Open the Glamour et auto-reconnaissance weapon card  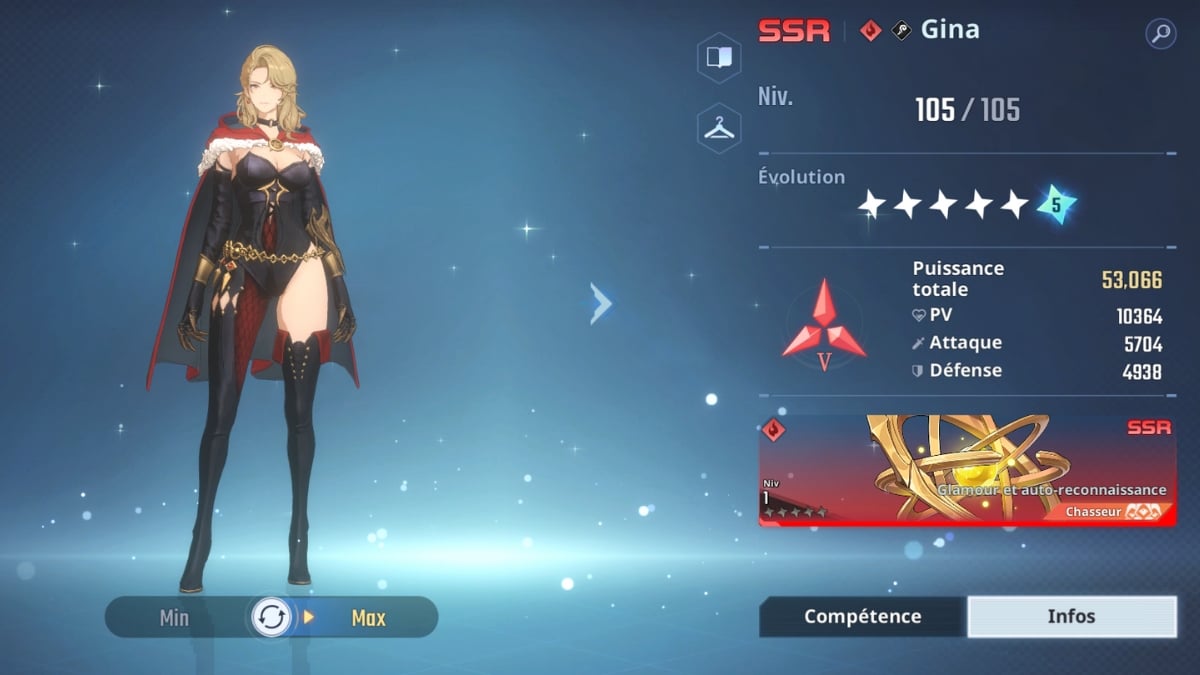pos(967,470)
